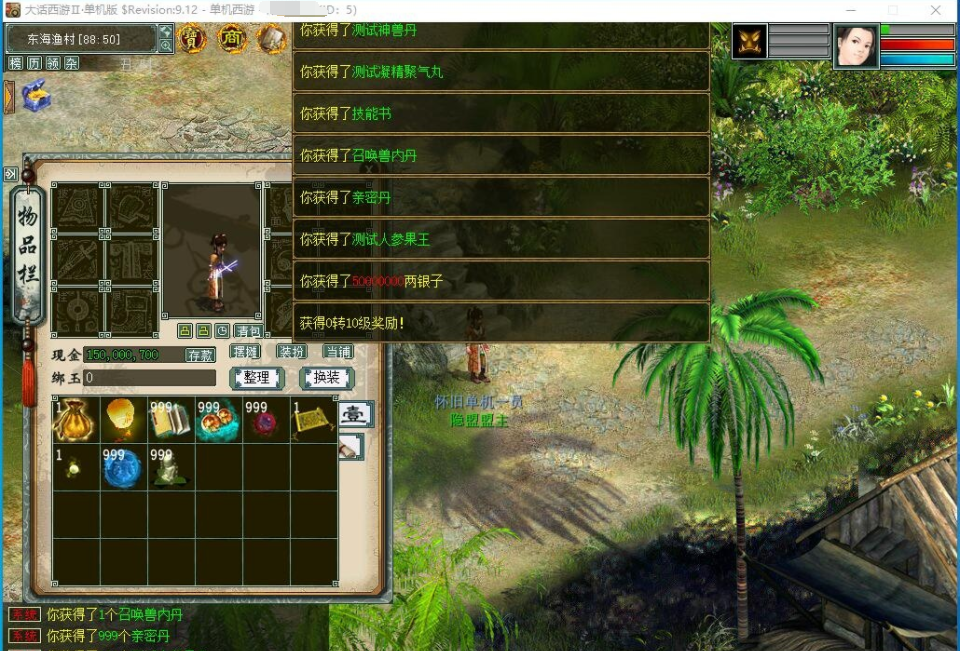Select the skill book stack of 999
This screenshot has height=651, width=960.
tap(171, 420)
